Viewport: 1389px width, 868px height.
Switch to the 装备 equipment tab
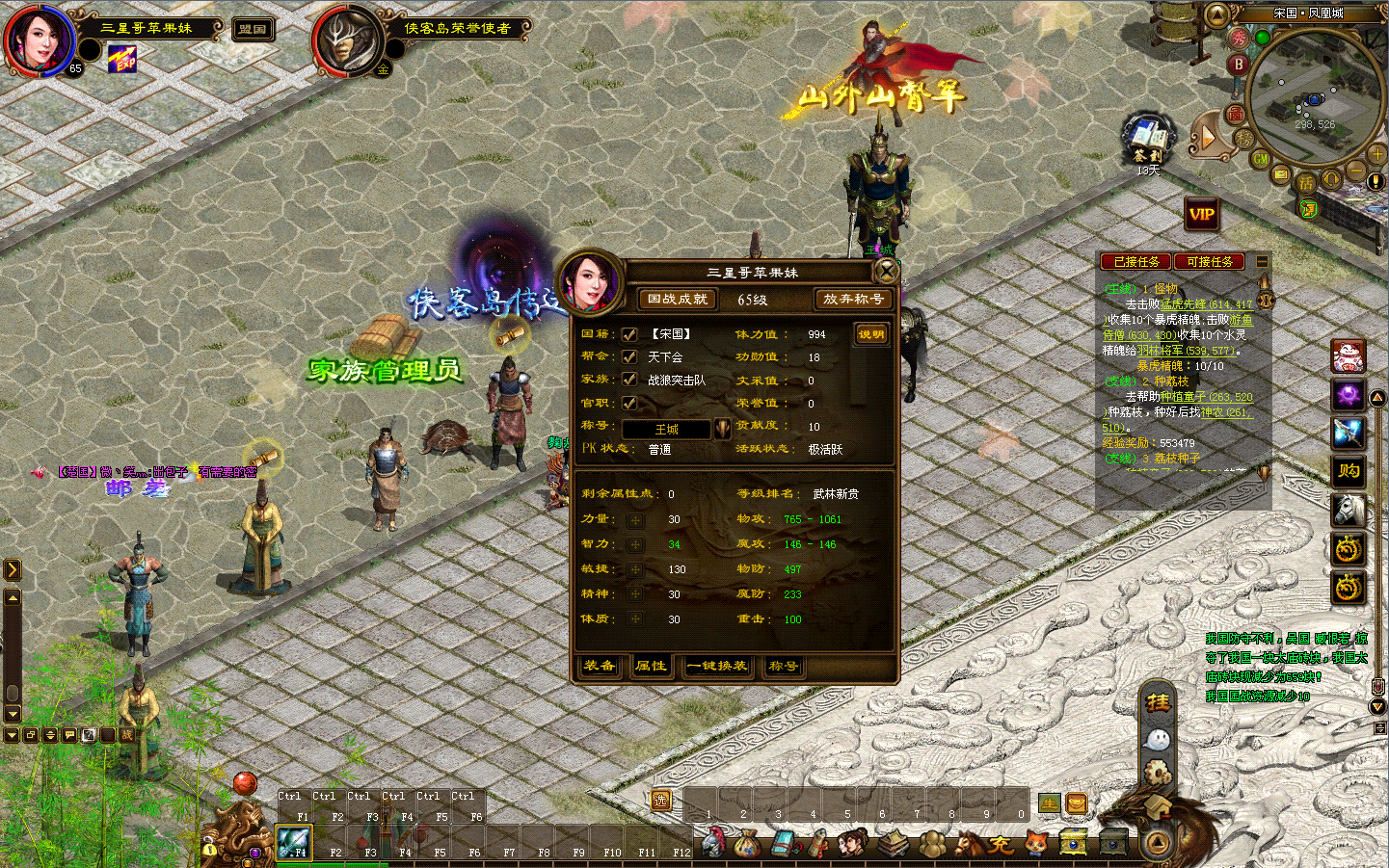click(600, 666)
